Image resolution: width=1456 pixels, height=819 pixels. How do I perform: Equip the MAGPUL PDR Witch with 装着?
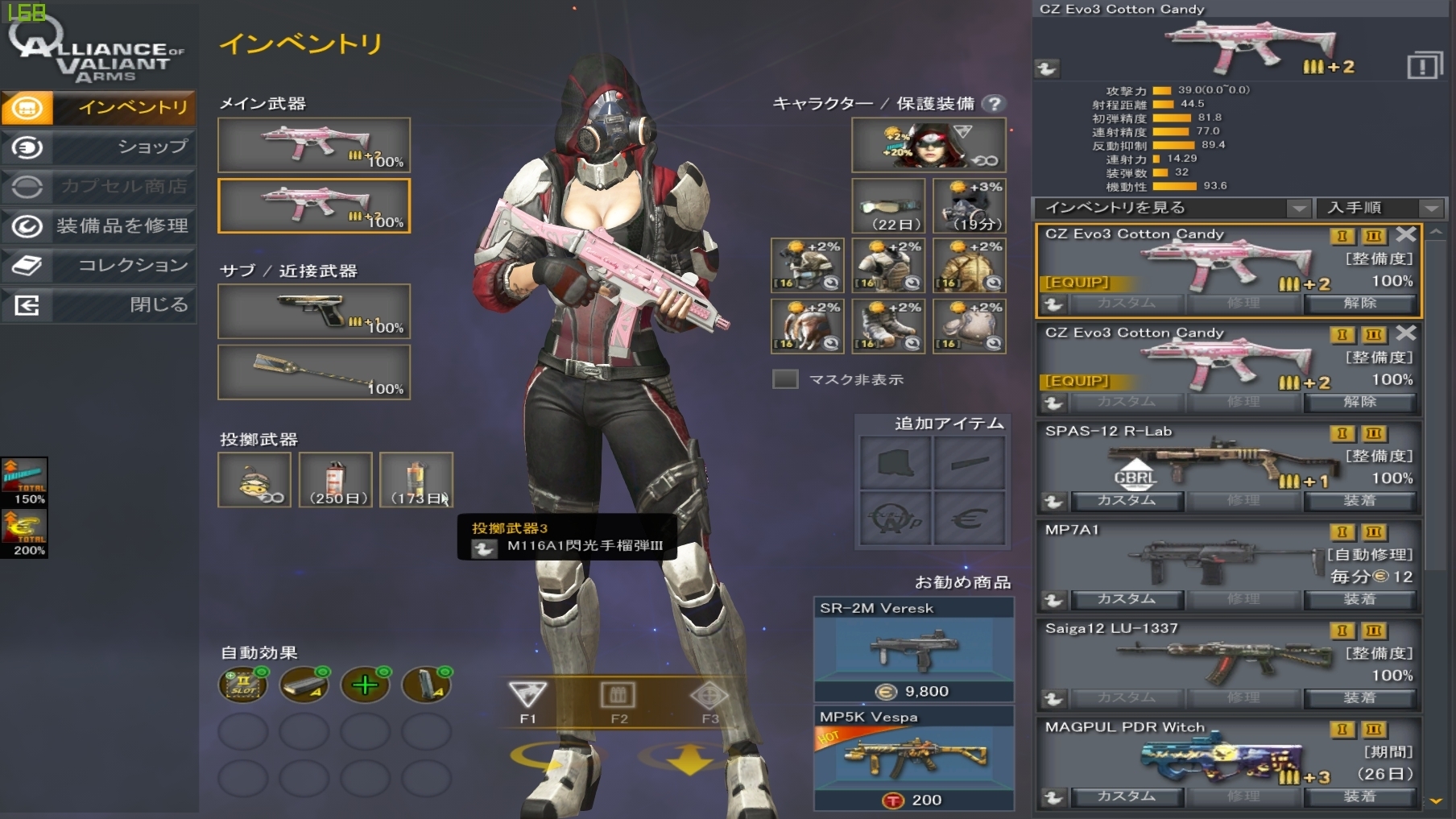(1359, 796)
